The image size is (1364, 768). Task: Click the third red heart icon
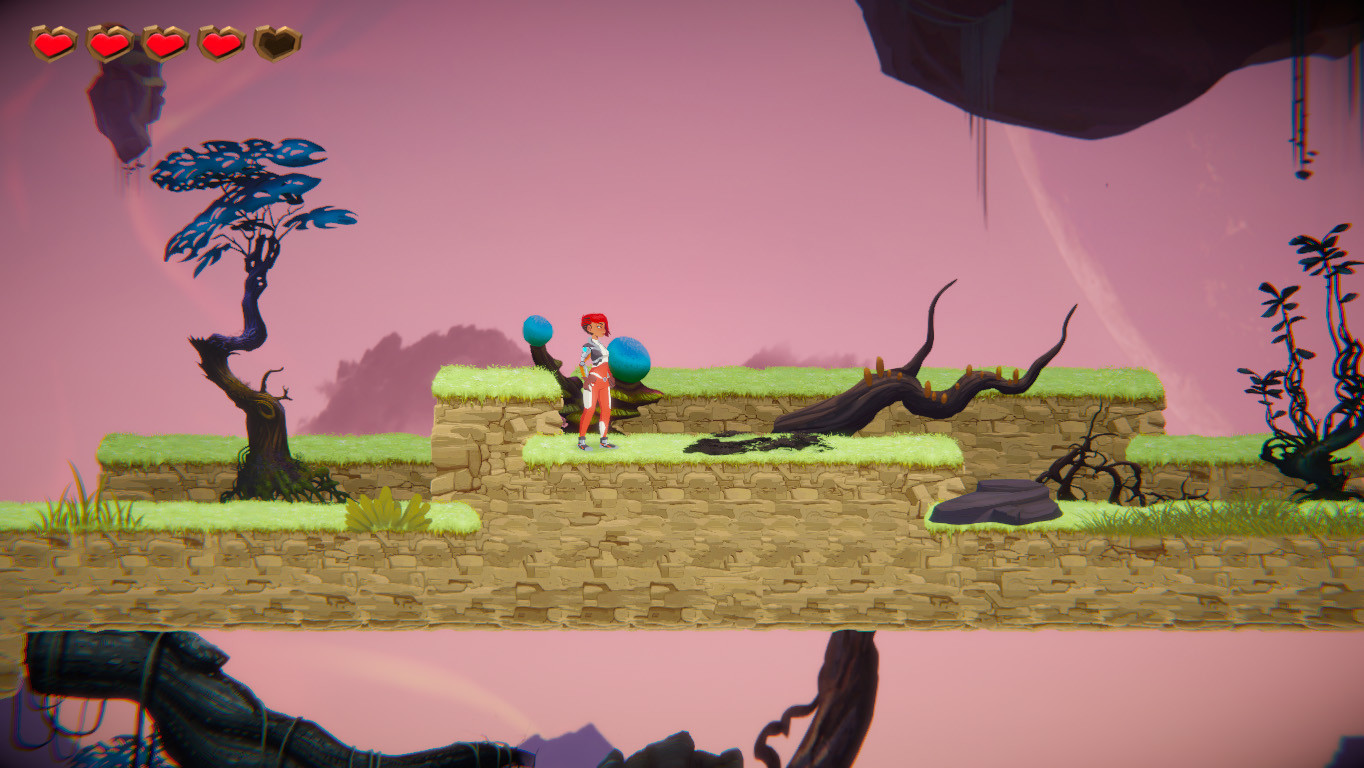tap(164, 43)
